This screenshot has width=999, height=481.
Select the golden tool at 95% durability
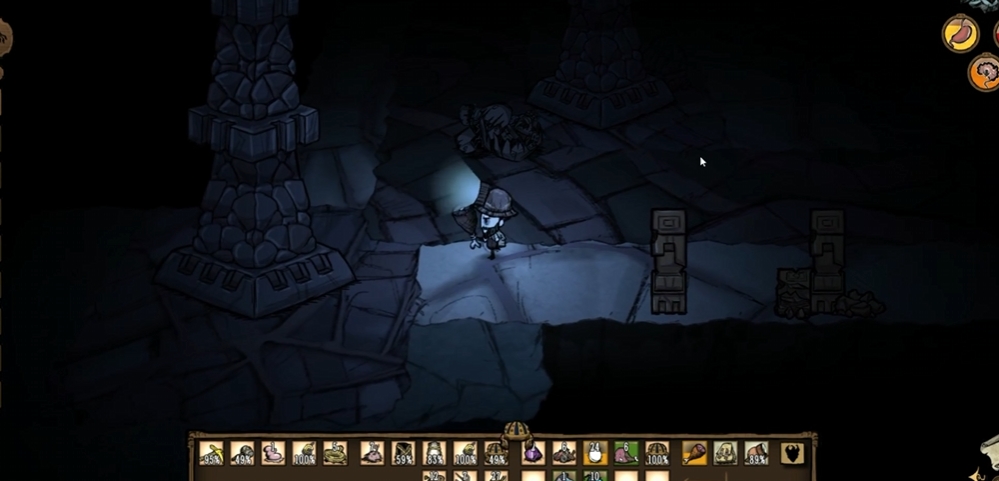[x=211, y=453]
